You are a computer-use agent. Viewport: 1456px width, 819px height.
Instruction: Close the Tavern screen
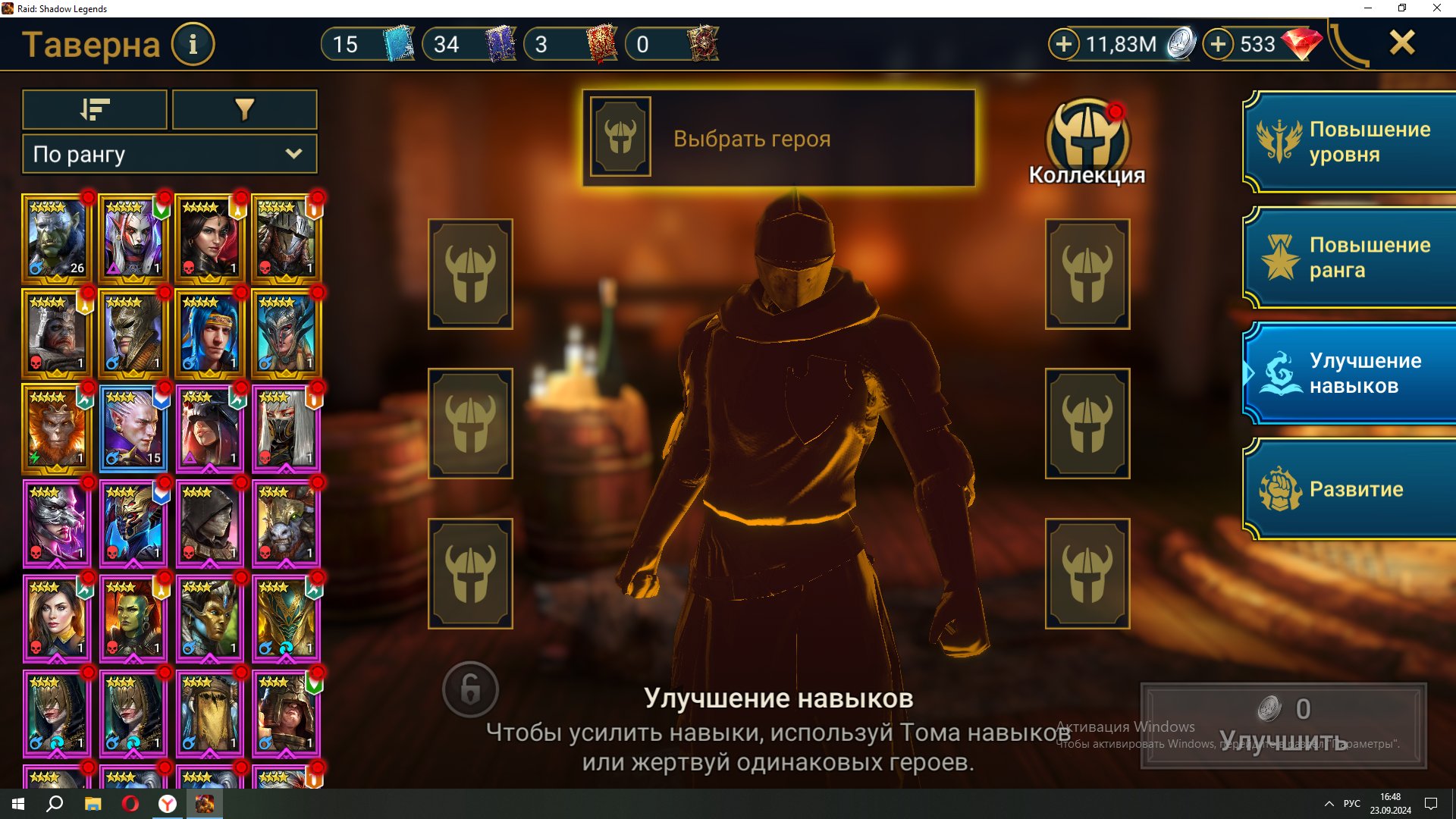(1402, 42)
